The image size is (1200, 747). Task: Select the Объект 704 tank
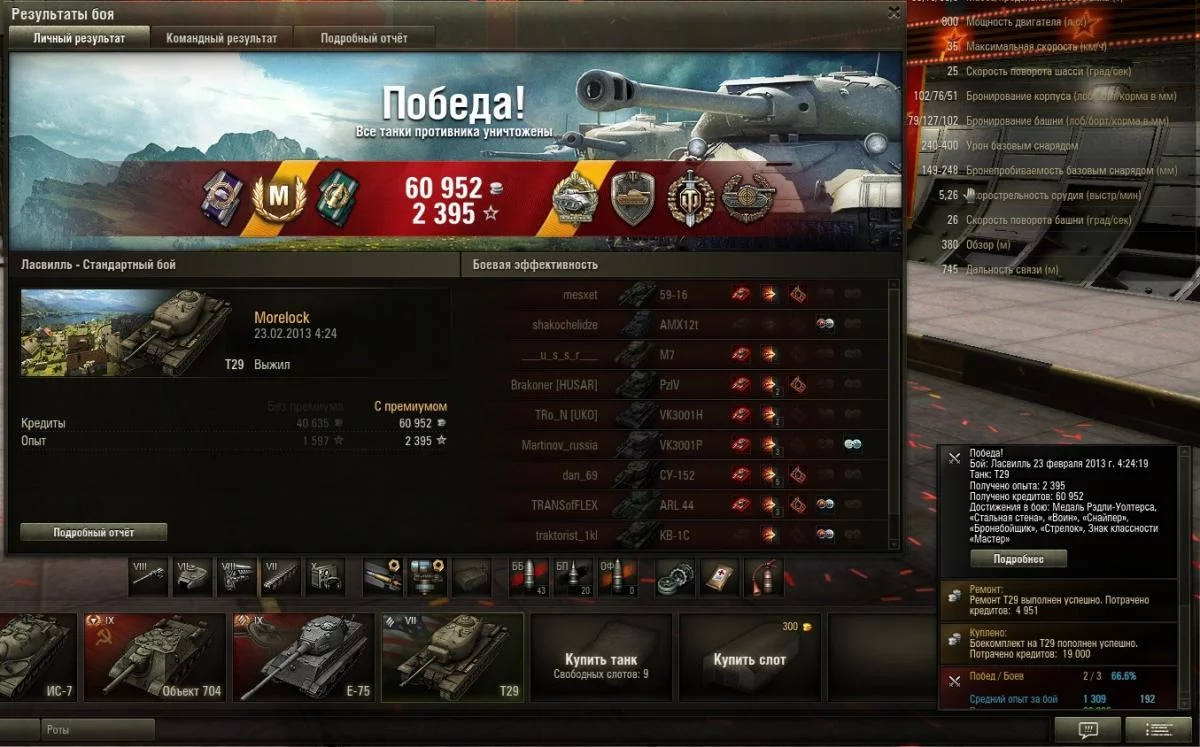tap(155, 656)
